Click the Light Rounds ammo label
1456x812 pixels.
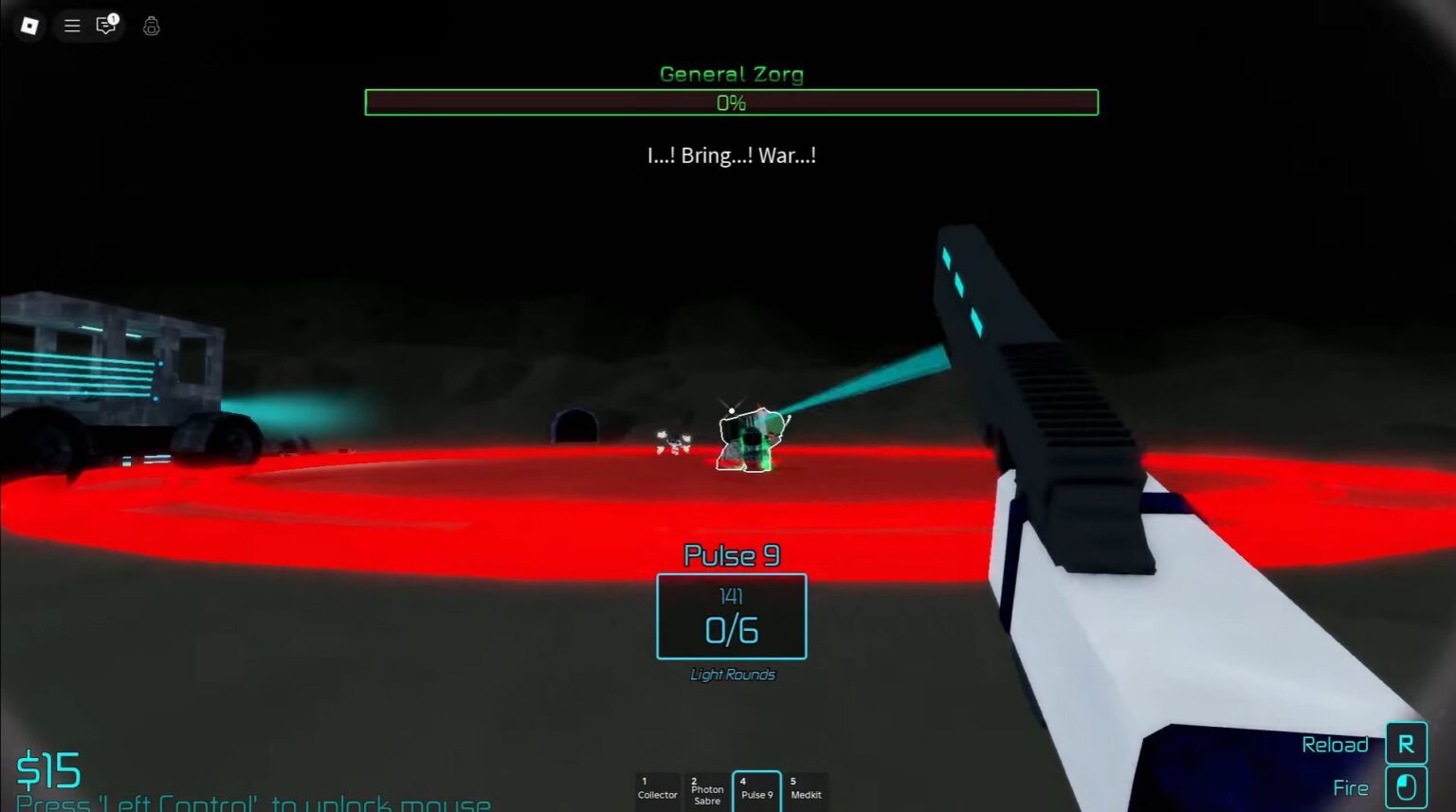point(731,675)
